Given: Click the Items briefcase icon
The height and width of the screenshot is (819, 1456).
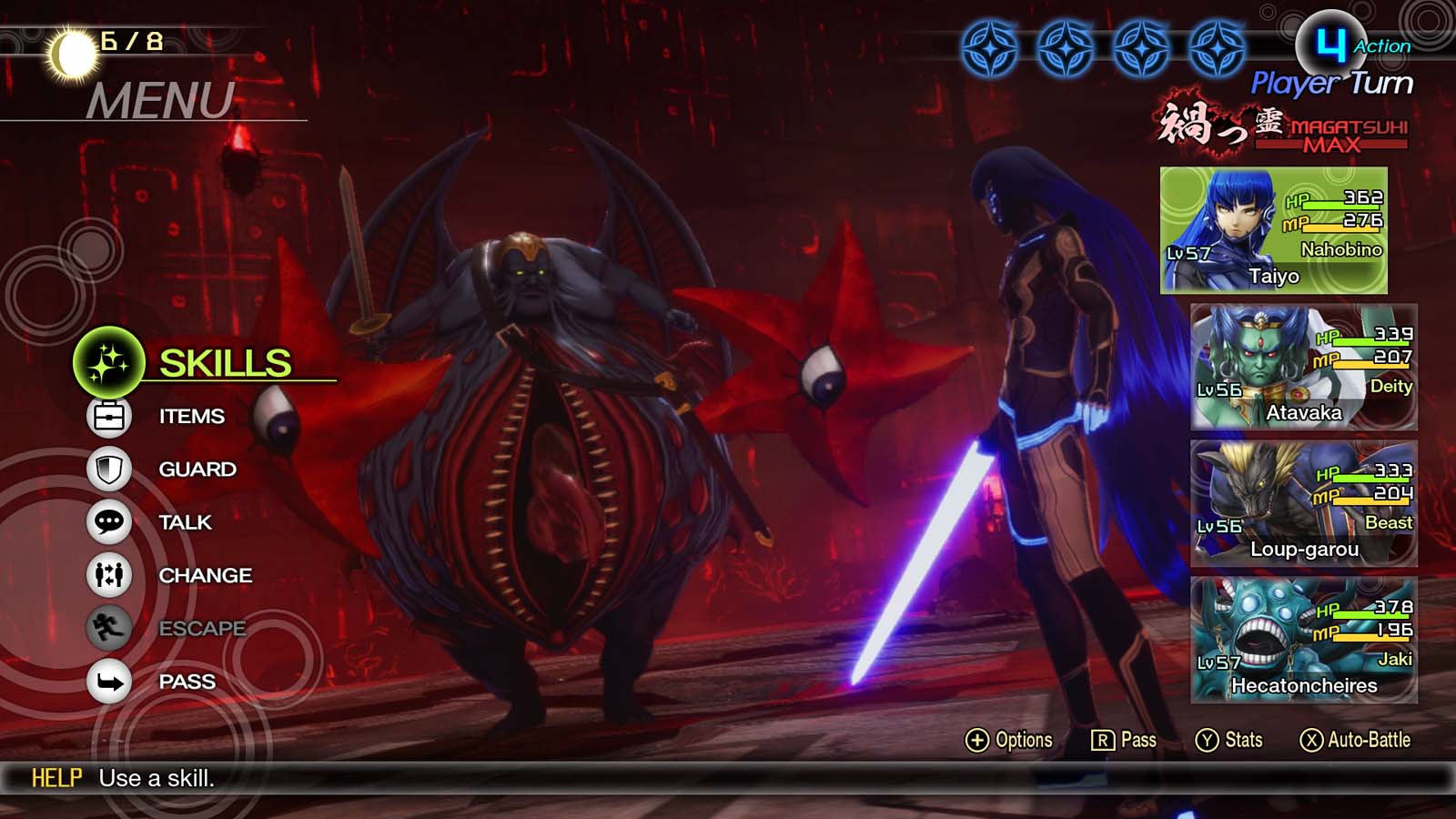Looking at the screenshot, I should (x=108, y=416).
